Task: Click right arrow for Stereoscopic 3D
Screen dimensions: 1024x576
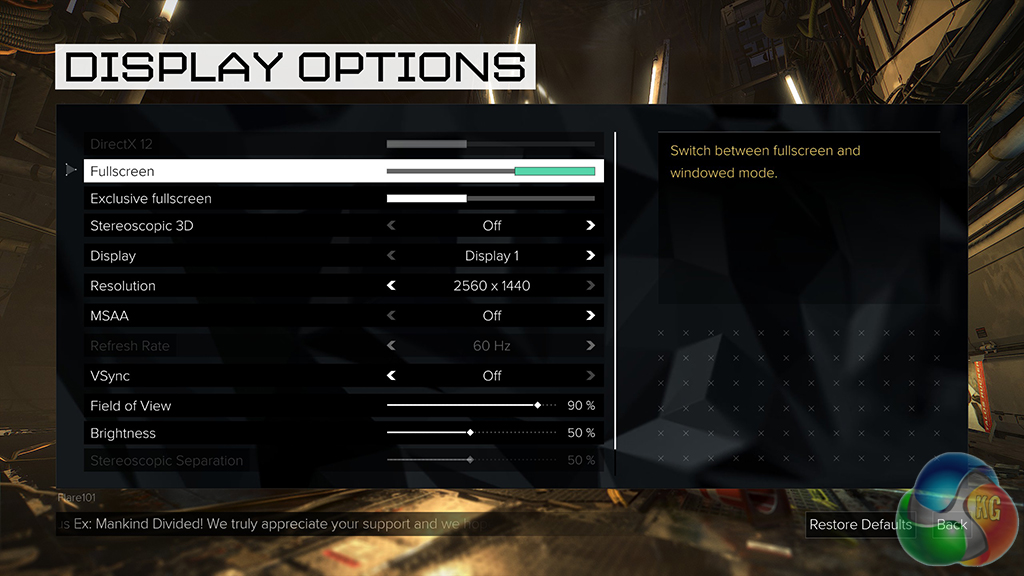Action: tap(590, 226)
